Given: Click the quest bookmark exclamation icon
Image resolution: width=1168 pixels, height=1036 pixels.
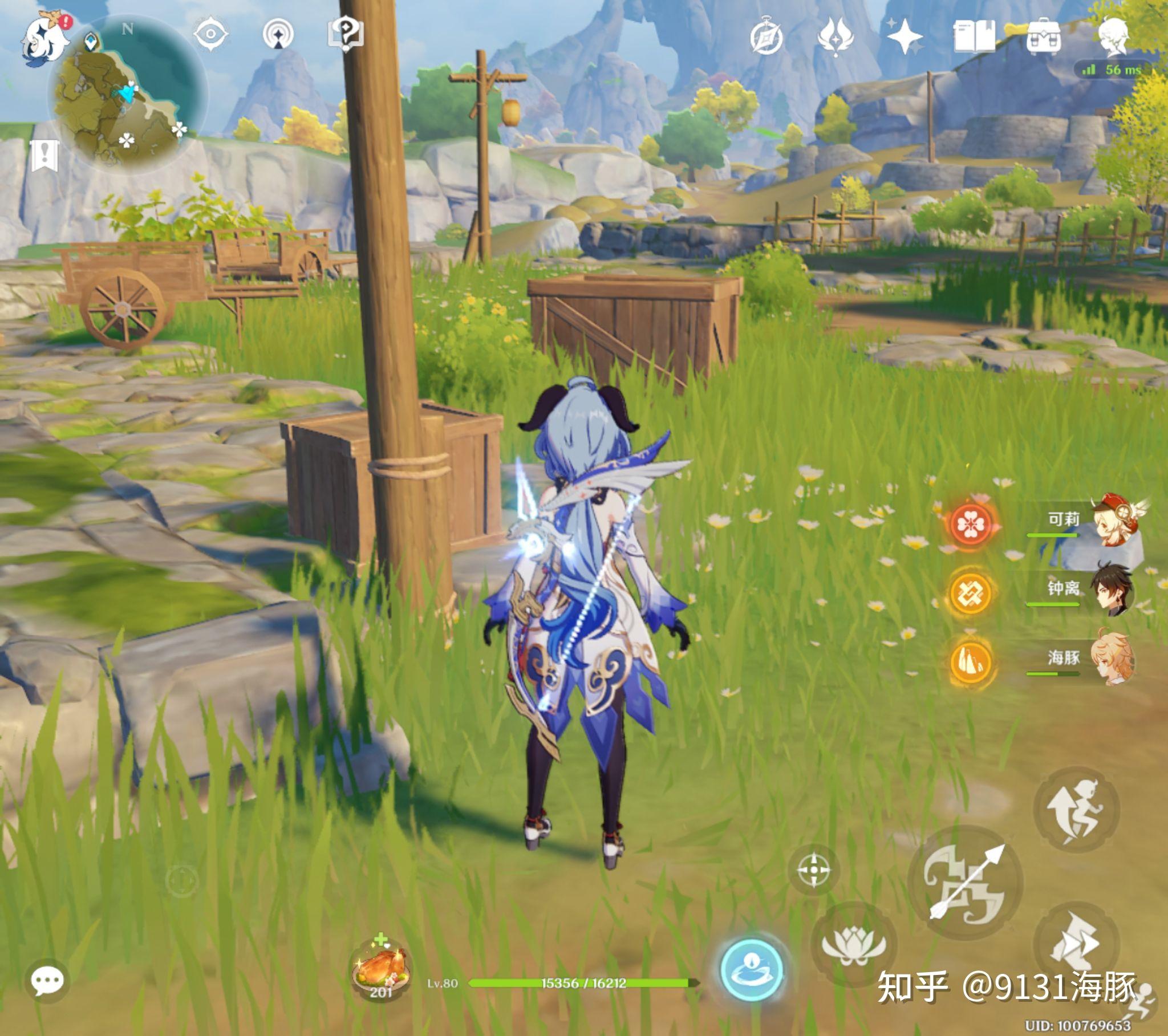Looking at the screenshot, I should (x=44, y=155).
